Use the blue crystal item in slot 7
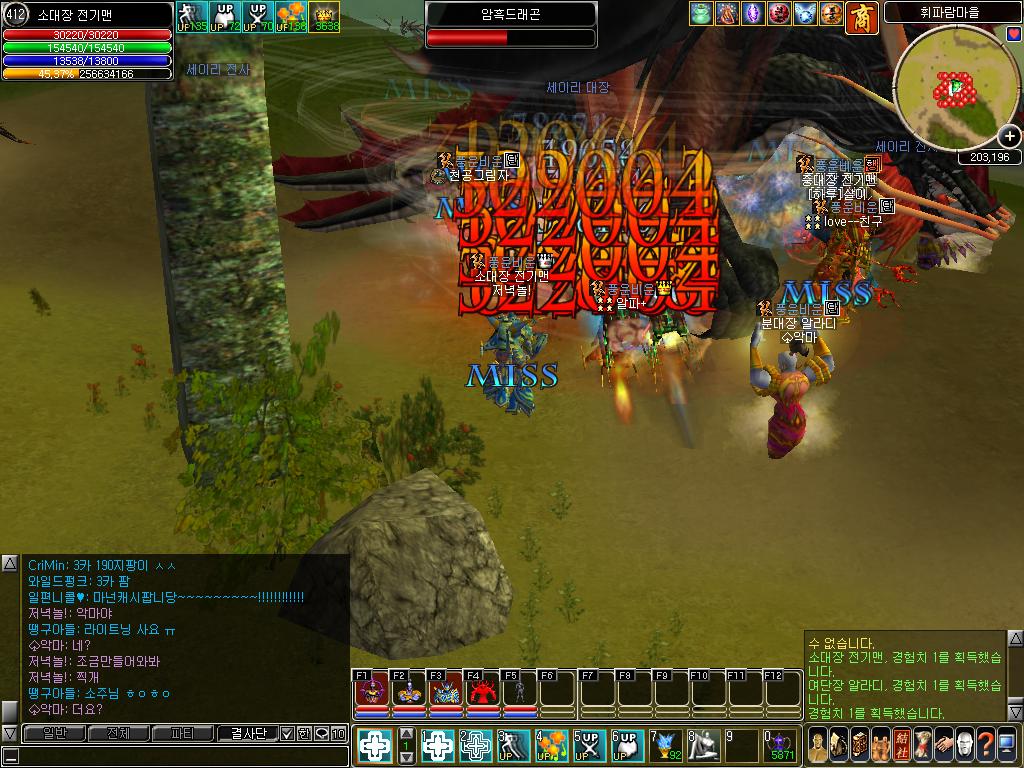The width and height of the screenshot is (1024, 768). tap(667, 745)
